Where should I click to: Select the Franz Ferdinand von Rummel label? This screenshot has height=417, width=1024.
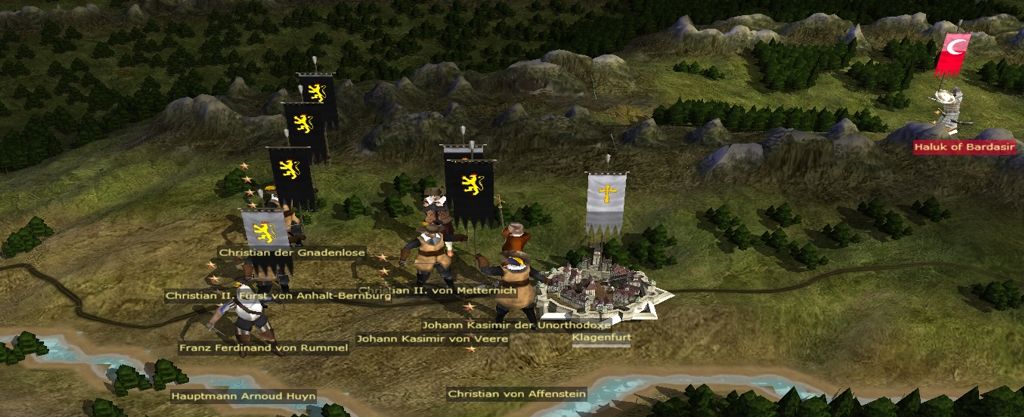264,348
